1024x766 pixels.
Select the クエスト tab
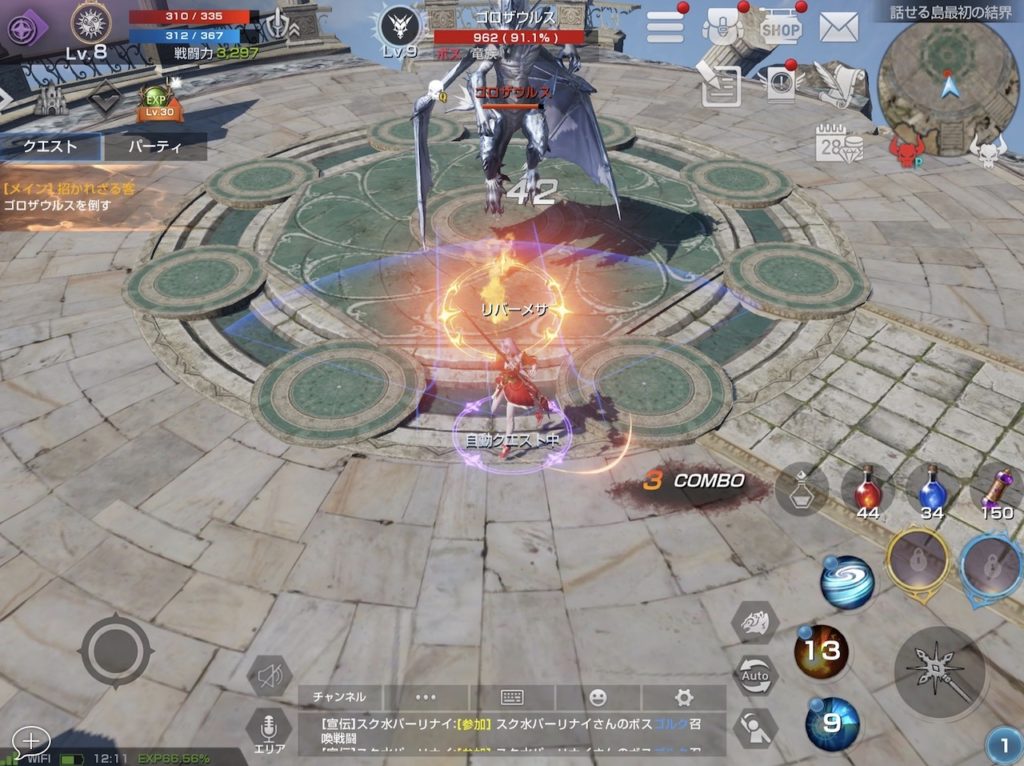(x=50, y=147)
